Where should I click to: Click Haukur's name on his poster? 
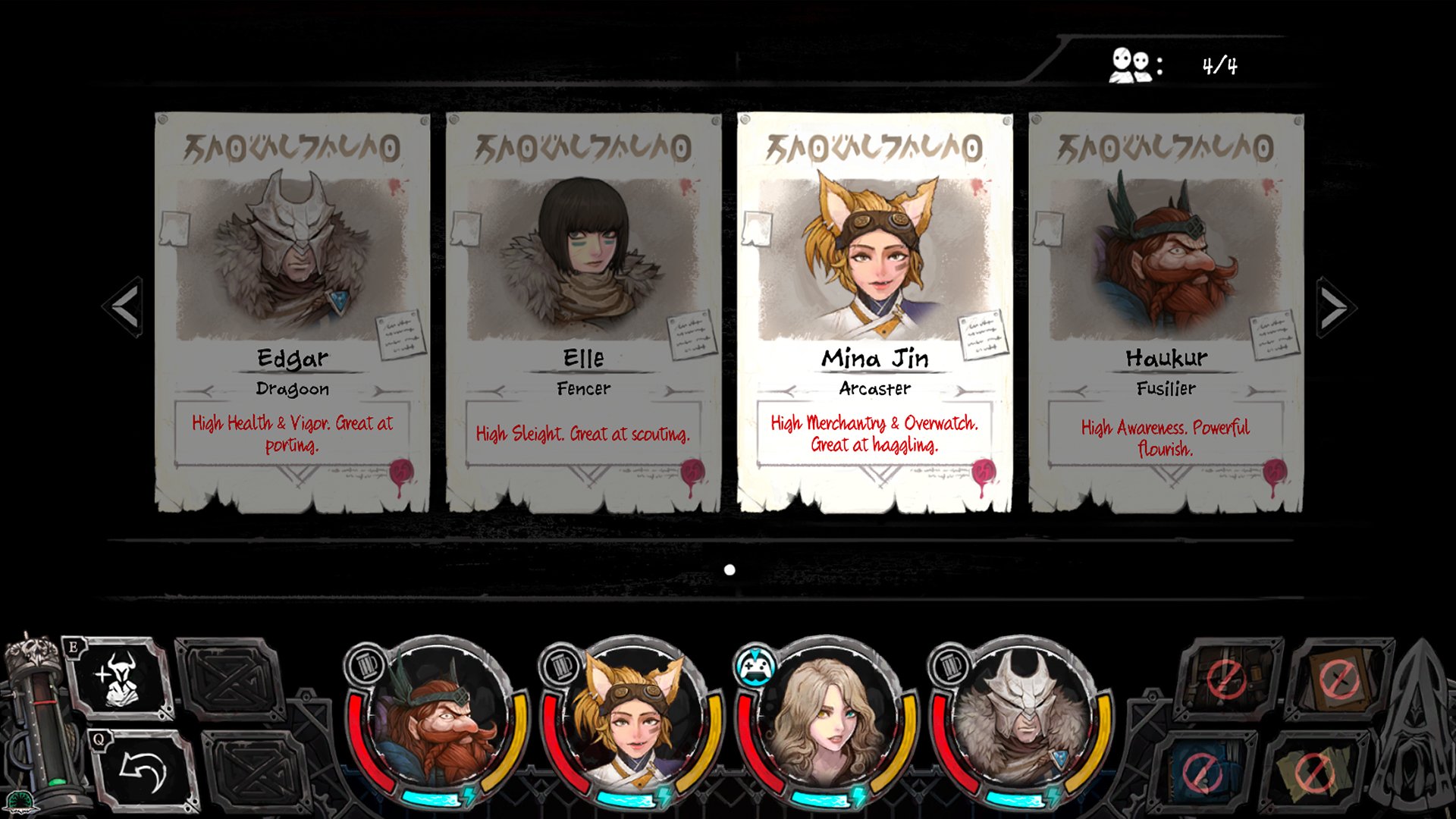click(x=1166, y=359)
